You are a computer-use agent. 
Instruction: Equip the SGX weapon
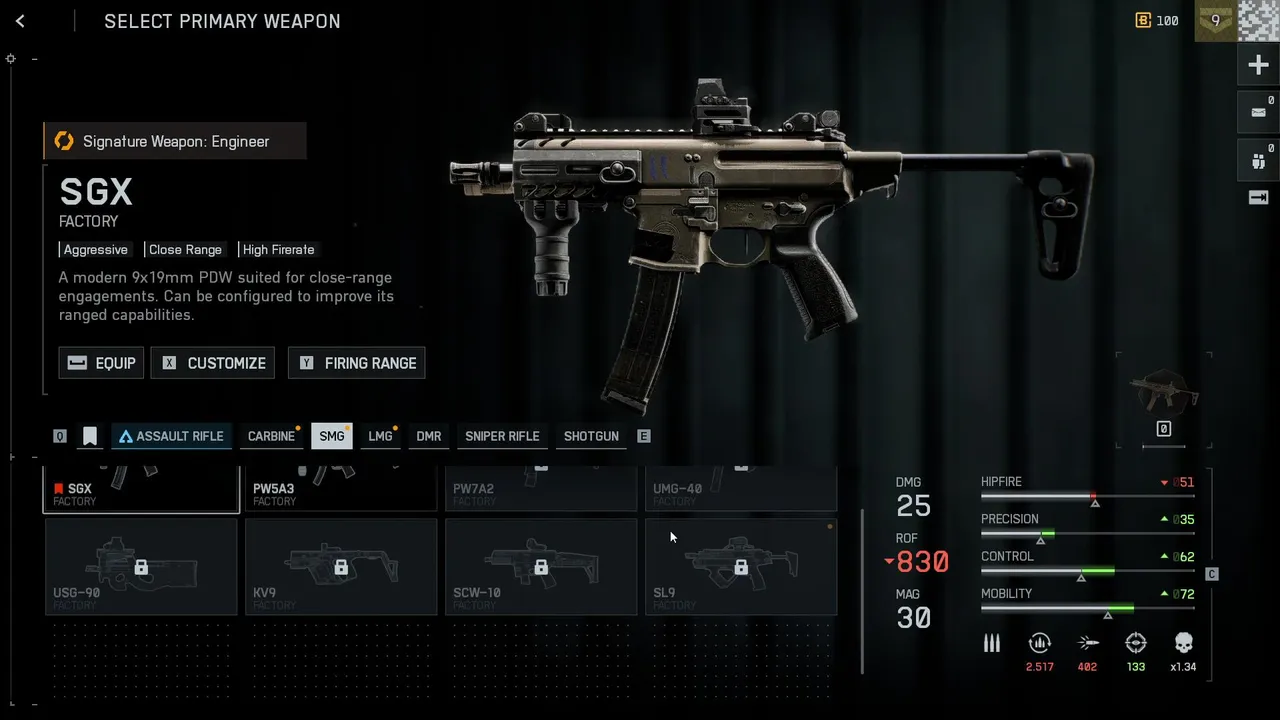[x=102, y=363]
